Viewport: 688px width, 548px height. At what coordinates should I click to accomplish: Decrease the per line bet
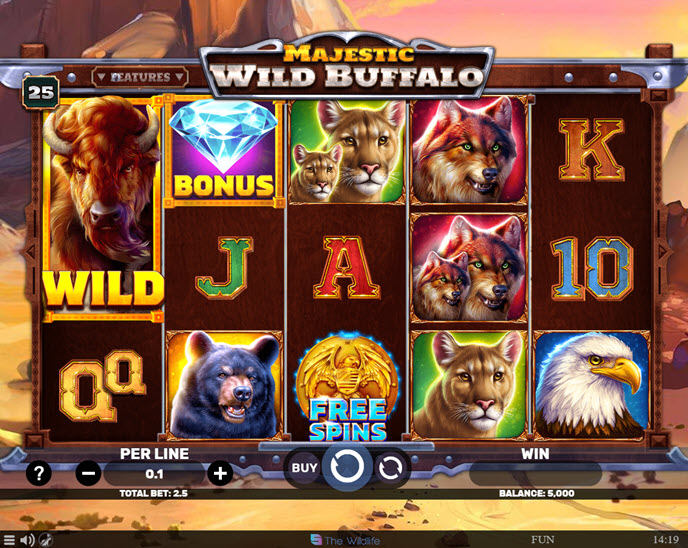[x=88, y=473]
